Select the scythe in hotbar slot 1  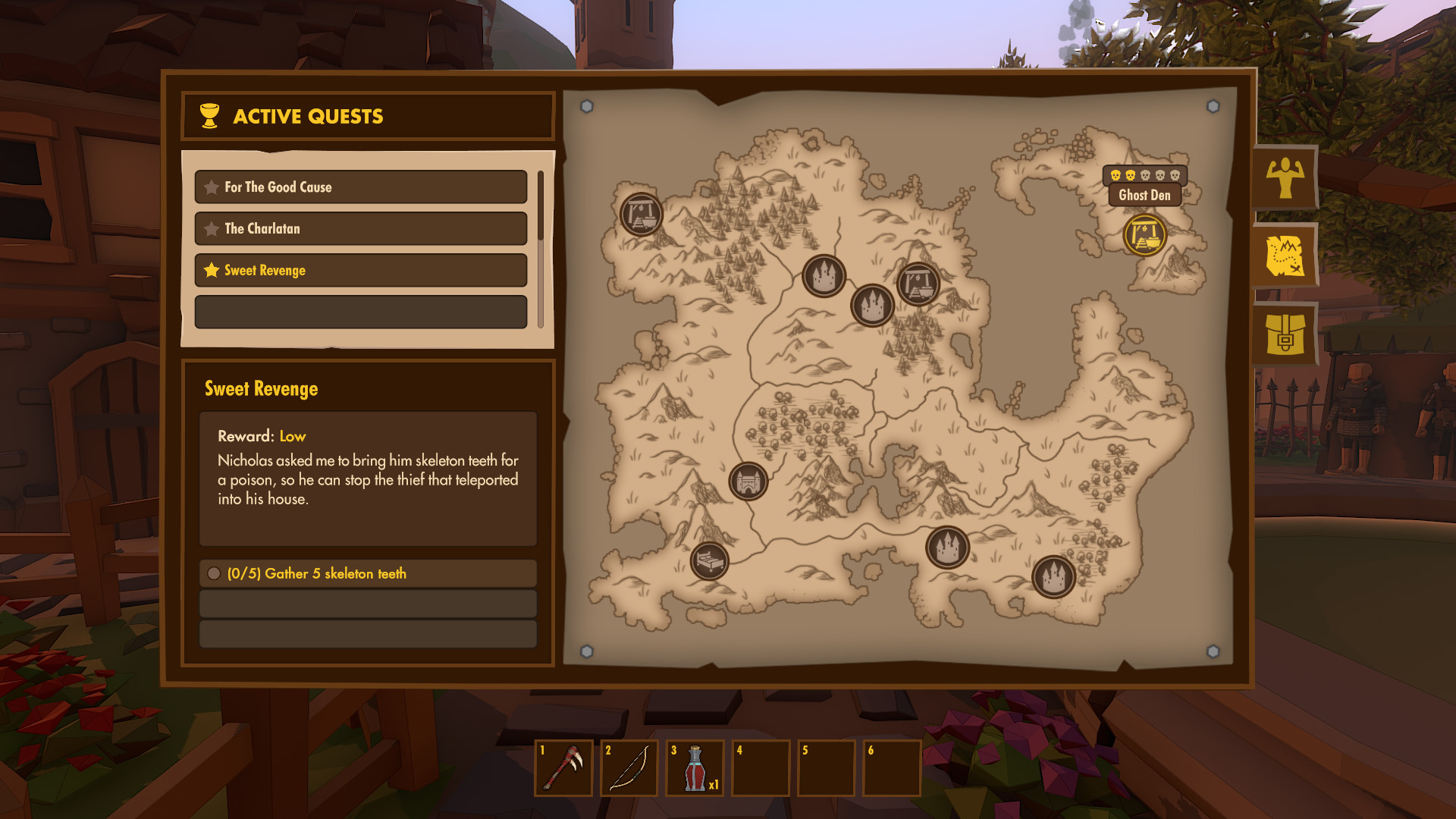point(563,768)
